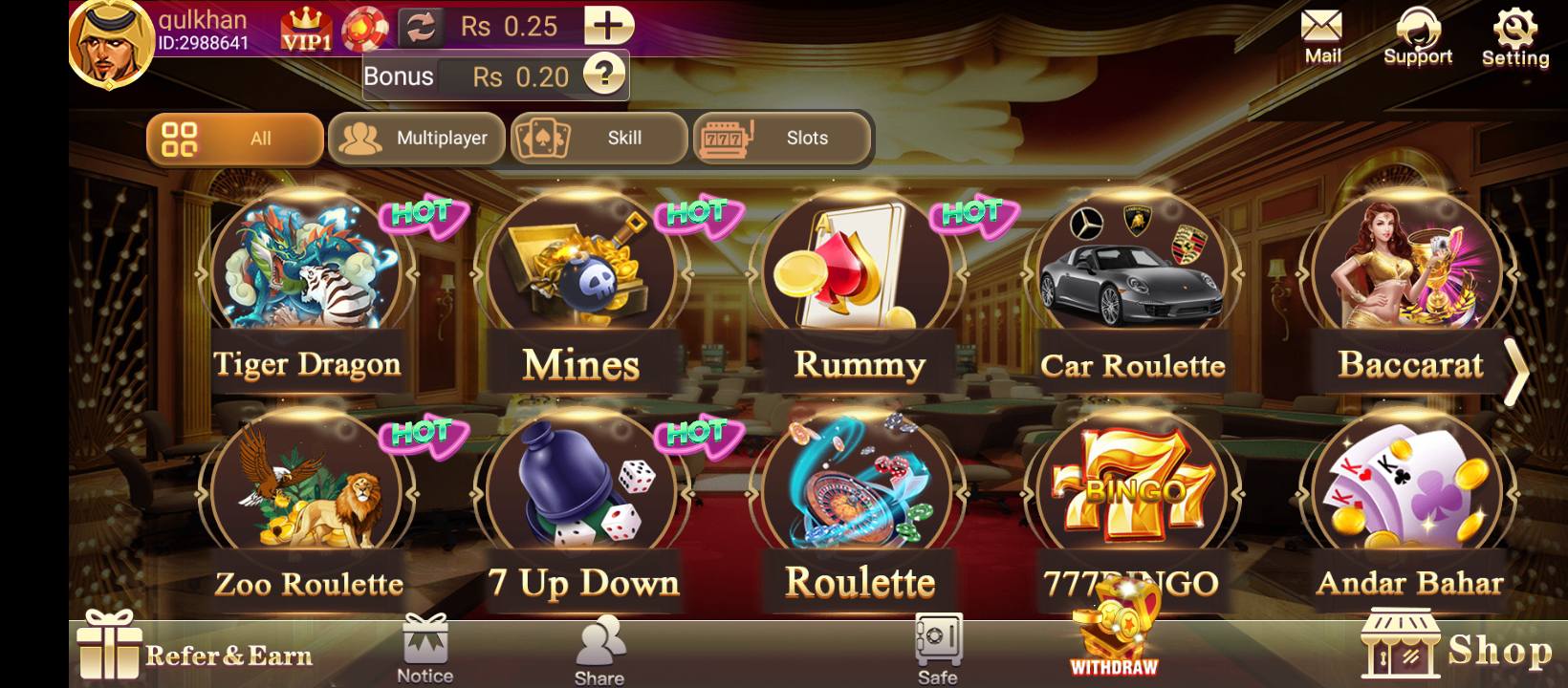Select the Skill games tab

599,139
